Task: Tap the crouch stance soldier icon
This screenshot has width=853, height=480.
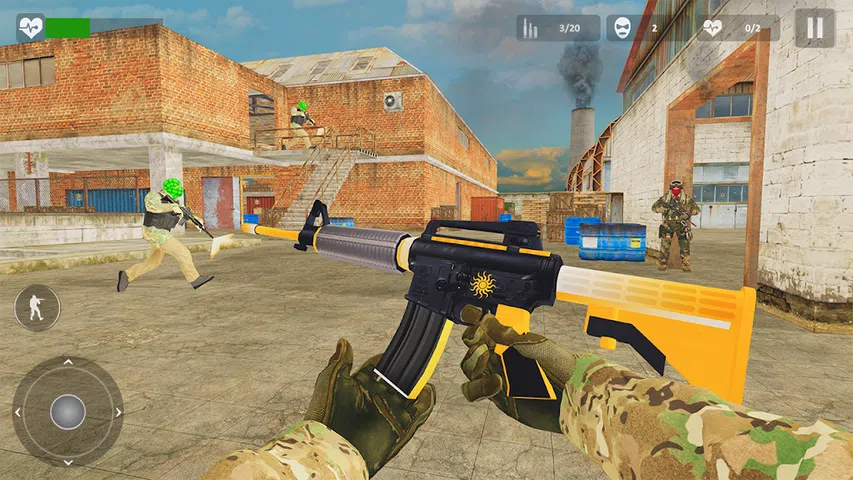Action: pos(37,308)
